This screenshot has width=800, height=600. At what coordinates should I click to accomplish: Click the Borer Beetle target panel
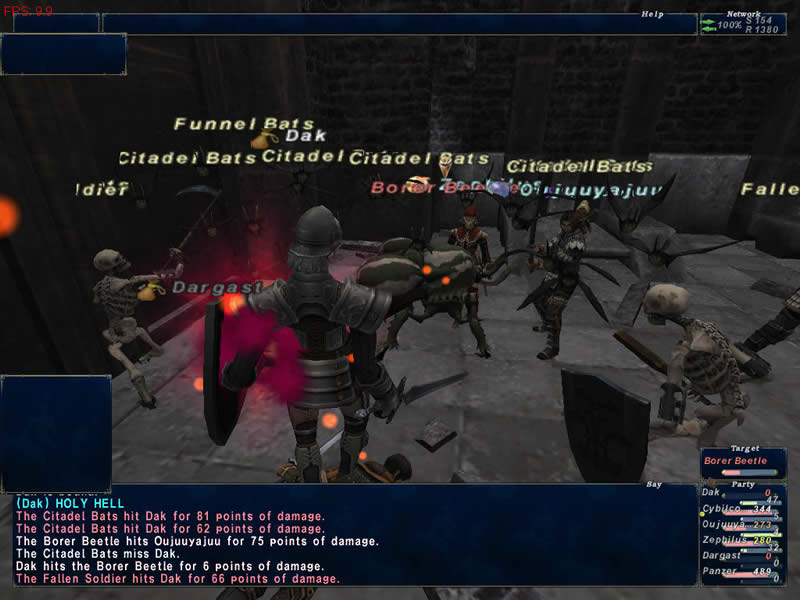[x=742, y=461]
